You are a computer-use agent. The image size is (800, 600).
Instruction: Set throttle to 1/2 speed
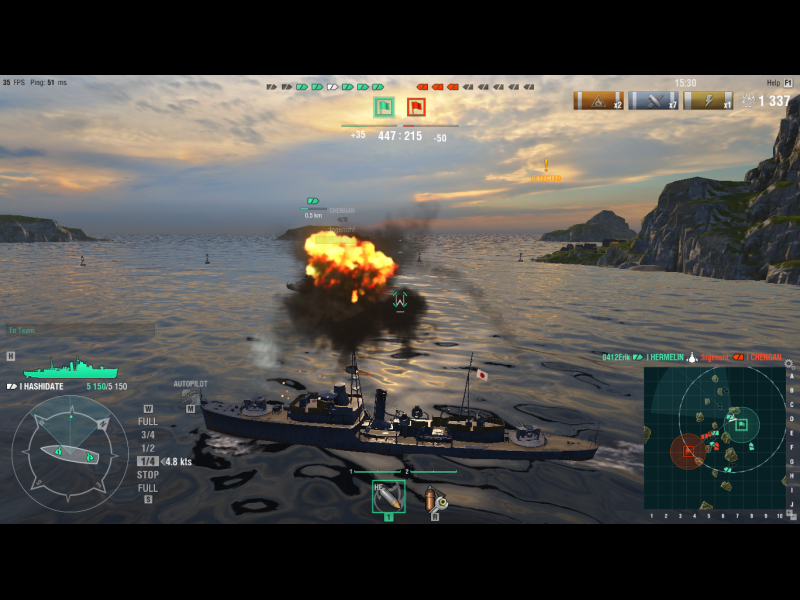pyautogui.click(x=148, y=448)
